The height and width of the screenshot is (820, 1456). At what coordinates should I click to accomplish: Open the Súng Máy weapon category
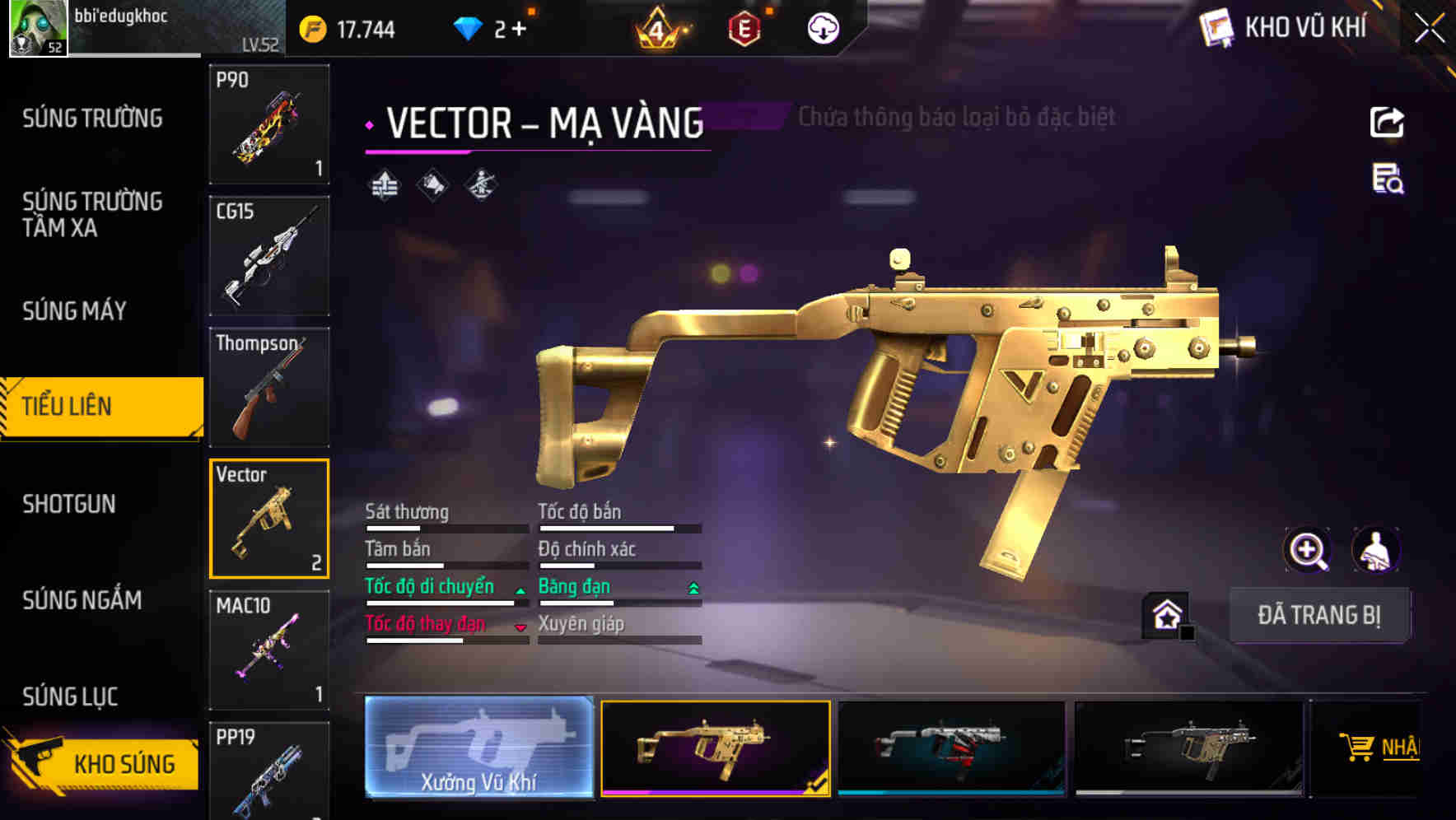tap(74, 311)
